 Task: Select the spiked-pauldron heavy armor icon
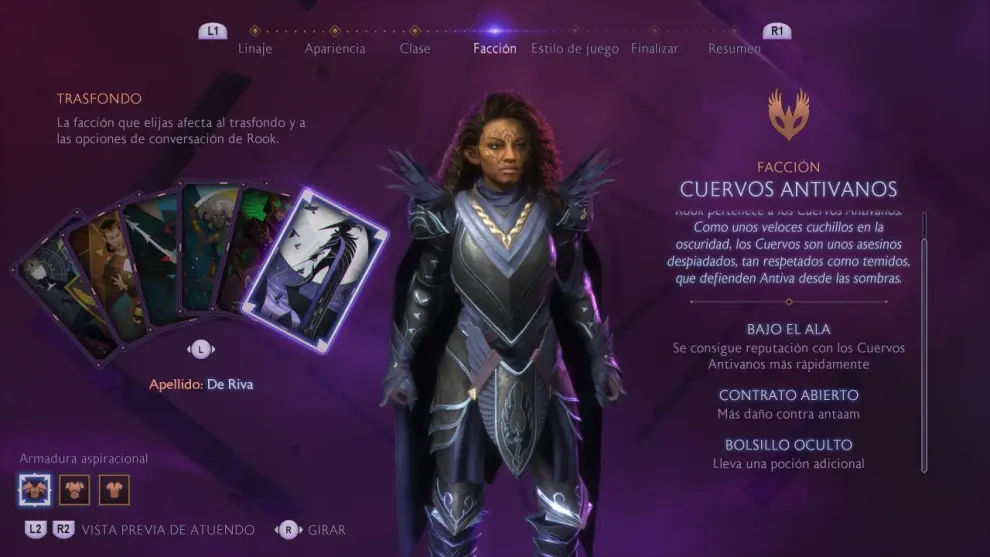click(x=34, y=490)
